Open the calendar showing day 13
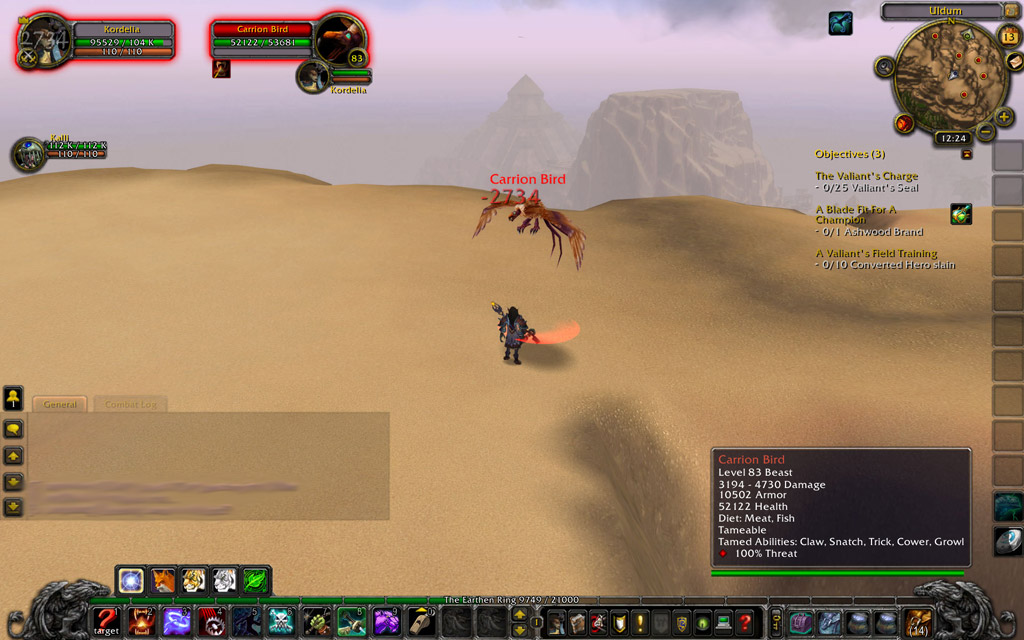The image size is (1024, 640). point(1009,37)
